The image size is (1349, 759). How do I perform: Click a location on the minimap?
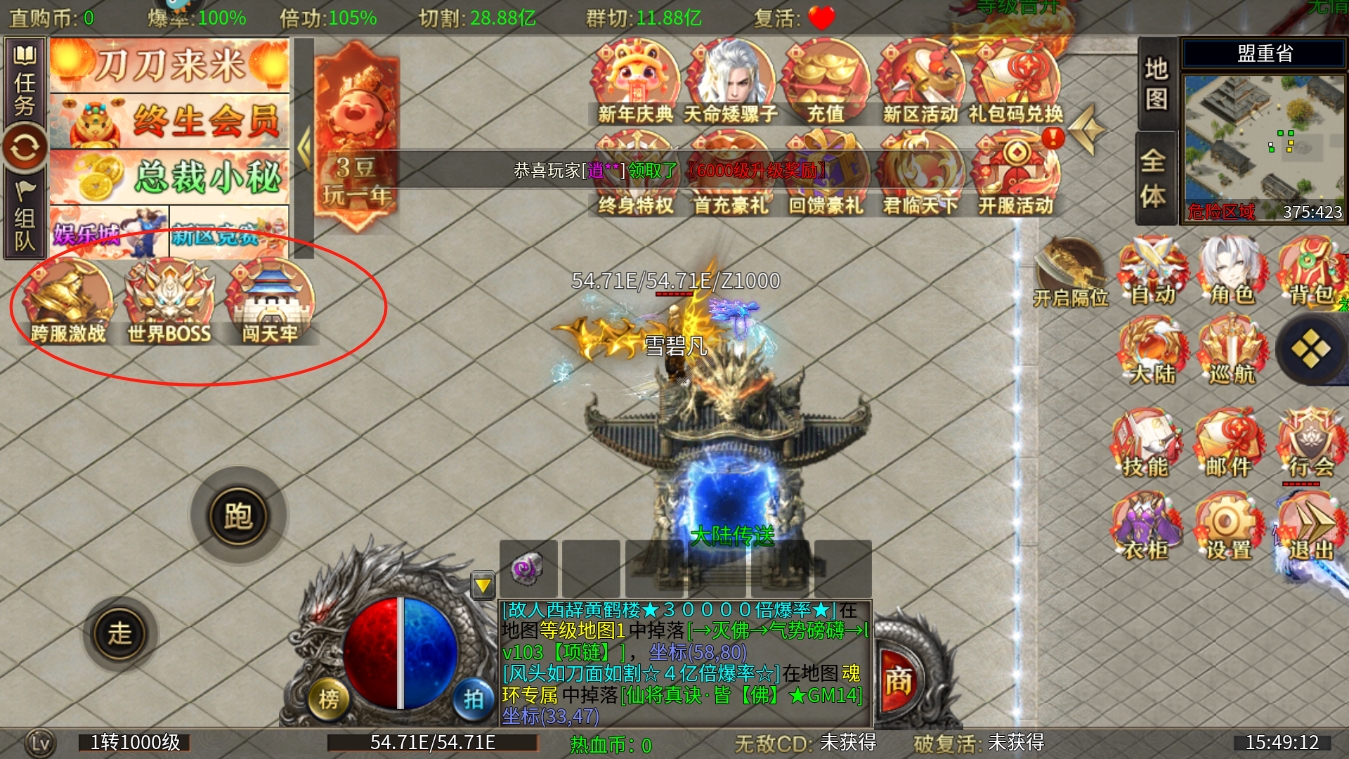(x=1262, y=150)
